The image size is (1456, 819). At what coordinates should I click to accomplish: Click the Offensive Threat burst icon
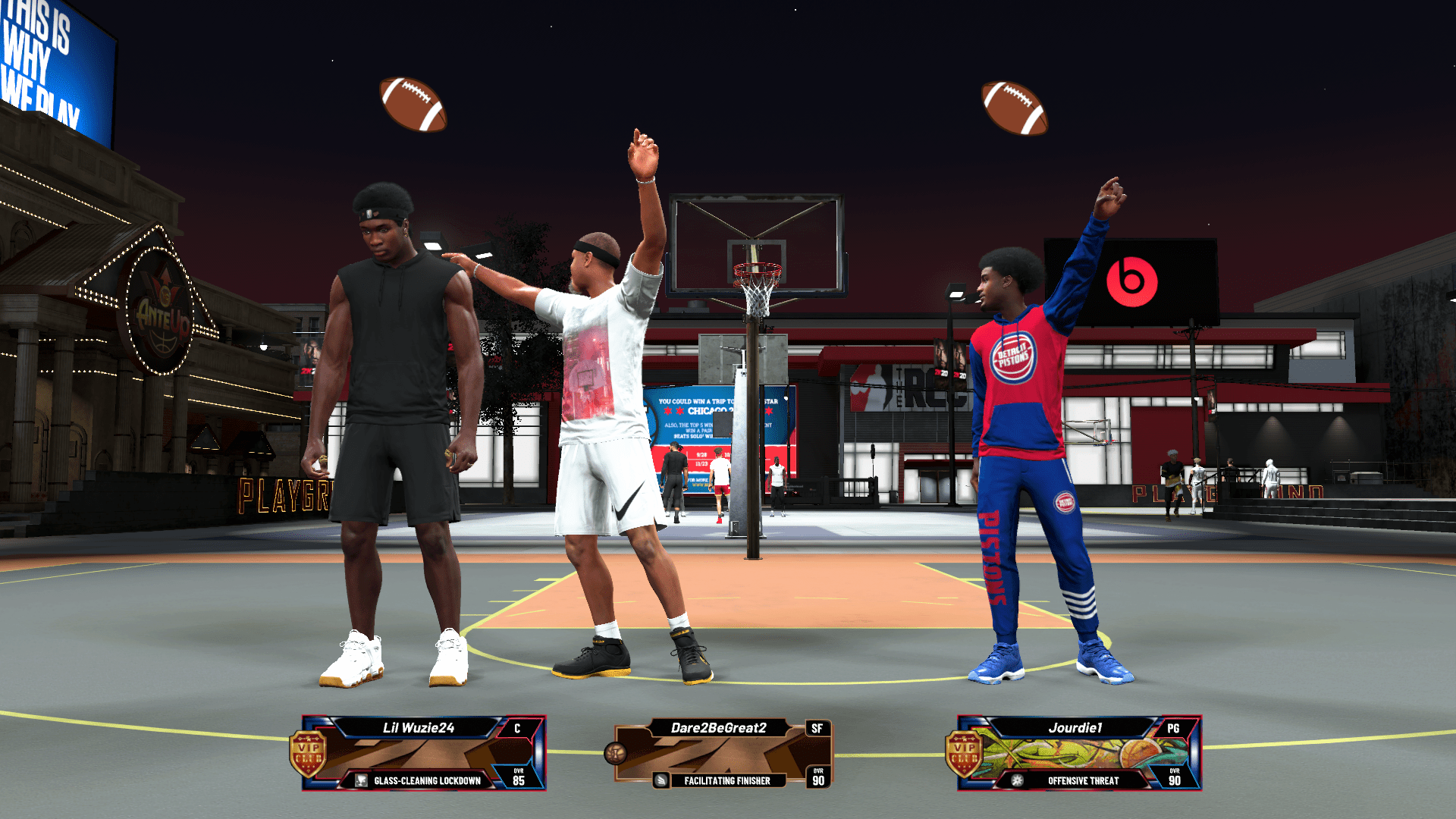[1015, 780]
